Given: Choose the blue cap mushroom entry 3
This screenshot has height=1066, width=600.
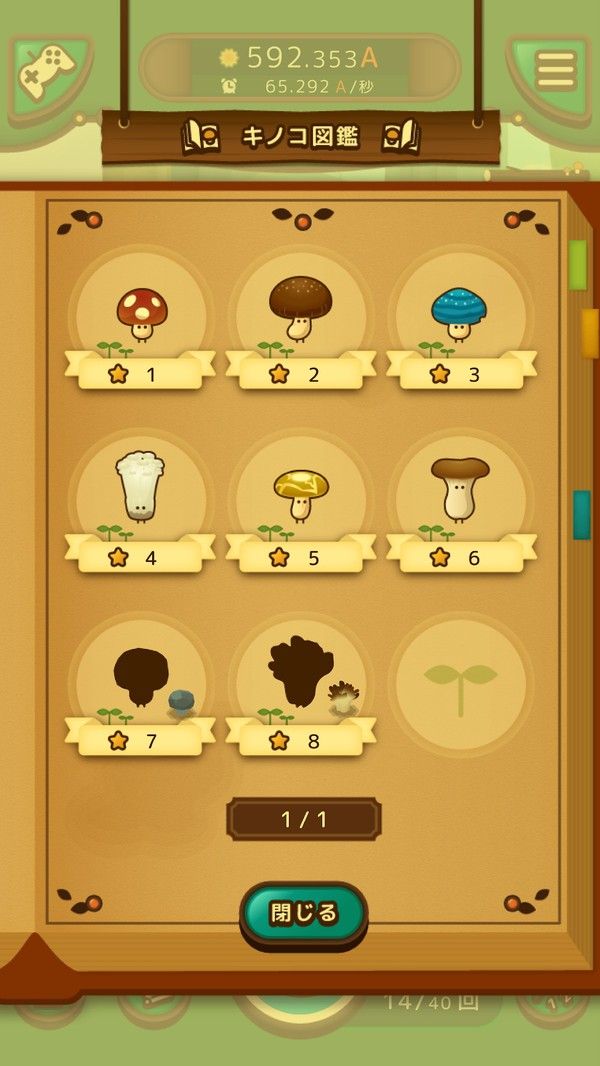Looking at the screenshot, I should [x=461, y=316].
